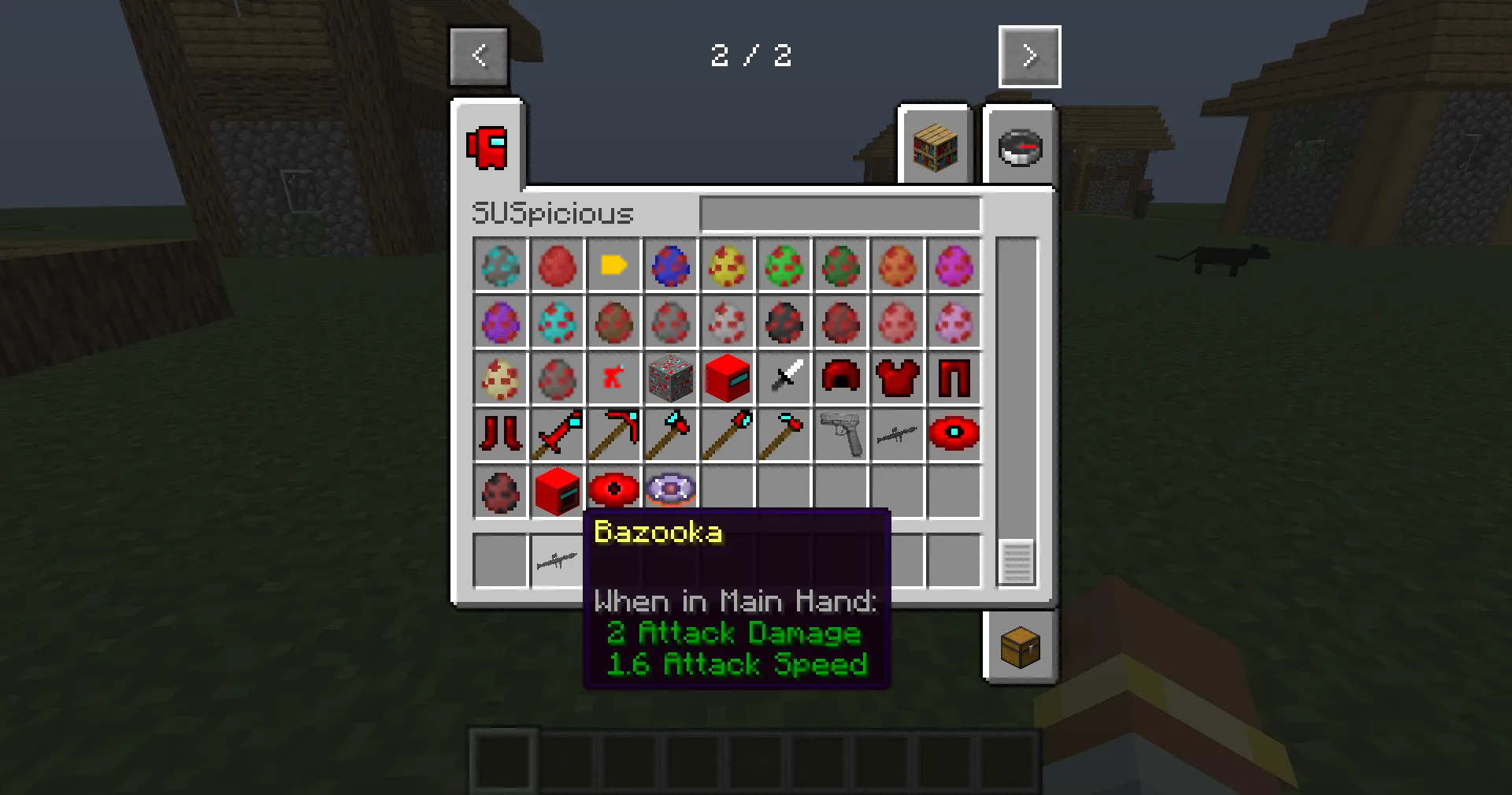Open the survival inventory chest tab
The height and width of the screenshot is (795, 1512).
[x=1021, y=646]
